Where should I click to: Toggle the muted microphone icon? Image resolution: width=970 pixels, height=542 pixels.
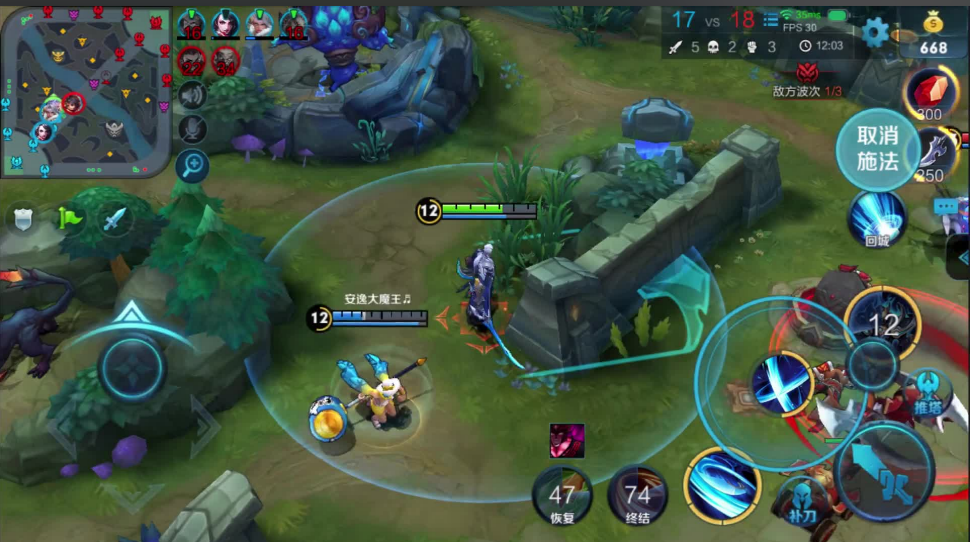point(192,129)
